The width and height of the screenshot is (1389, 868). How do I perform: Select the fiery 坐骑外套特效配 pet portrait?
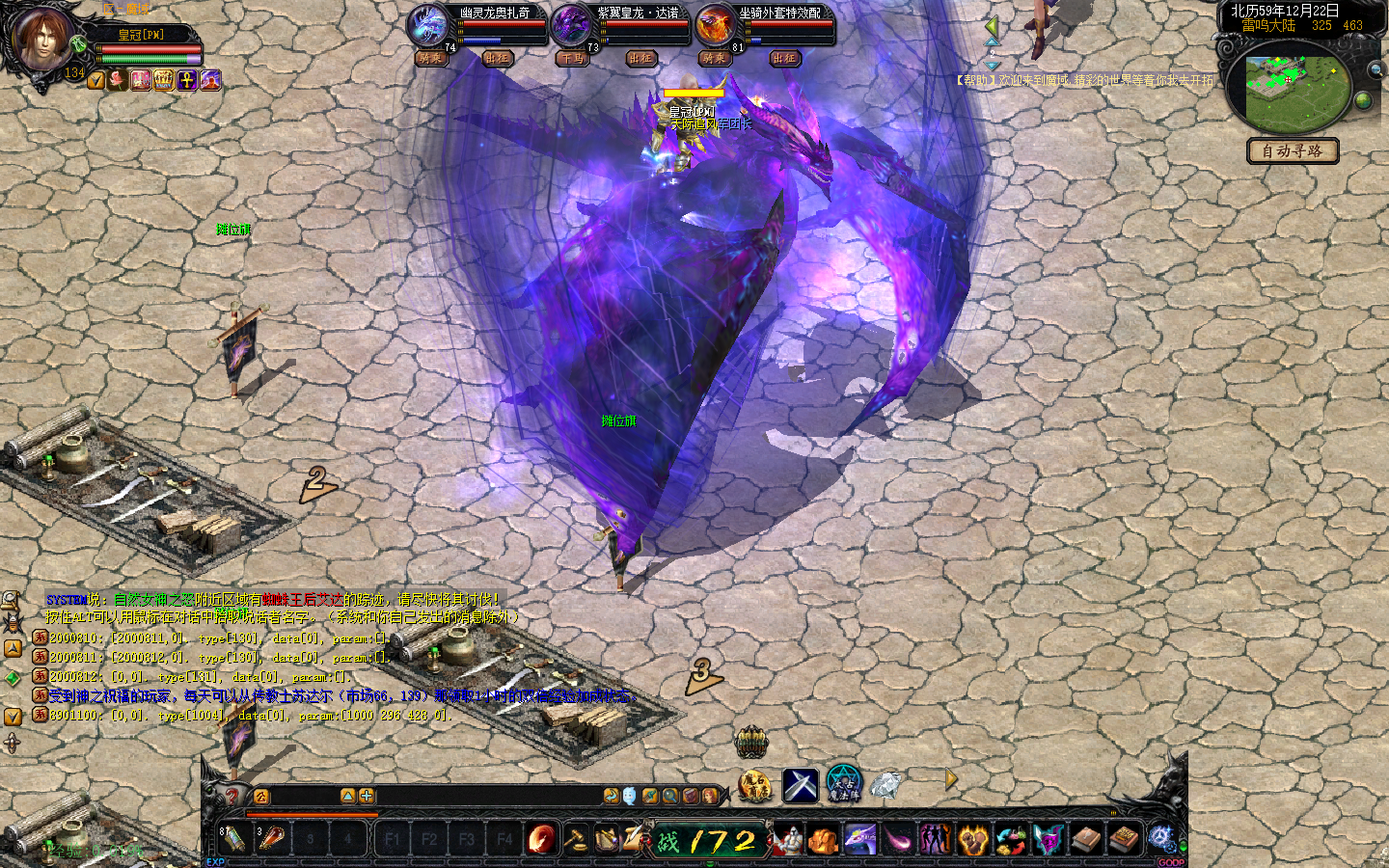click(715, 26)
